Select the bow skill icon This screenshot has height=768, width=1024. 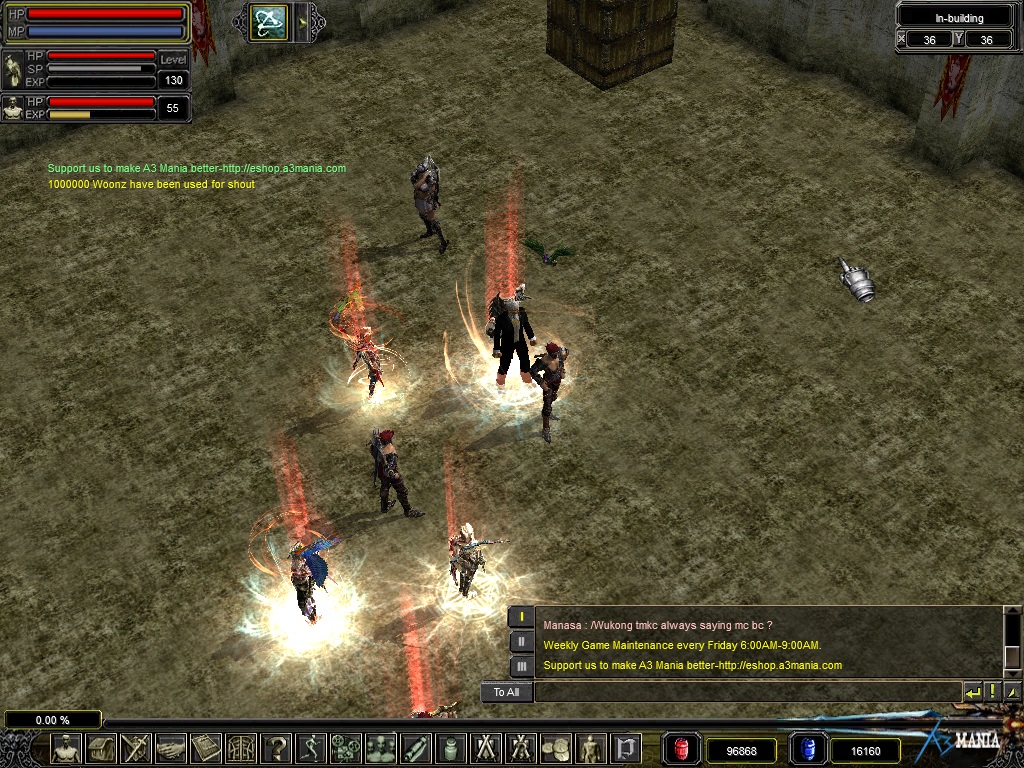[269, 22]
